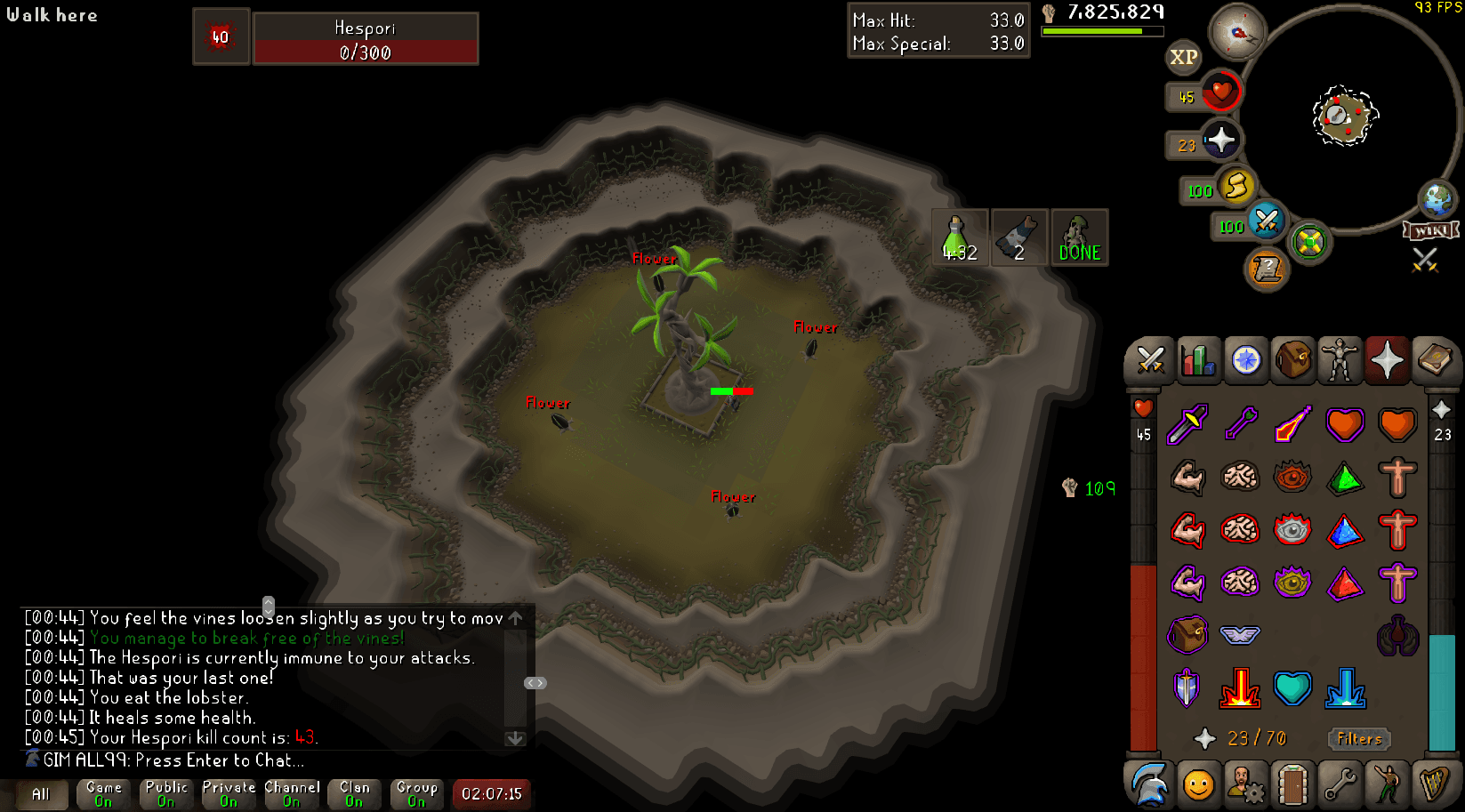The image size is (1465, 812).
Task: Activate the Piety prayer
Action: click(x=1187, y=687)
